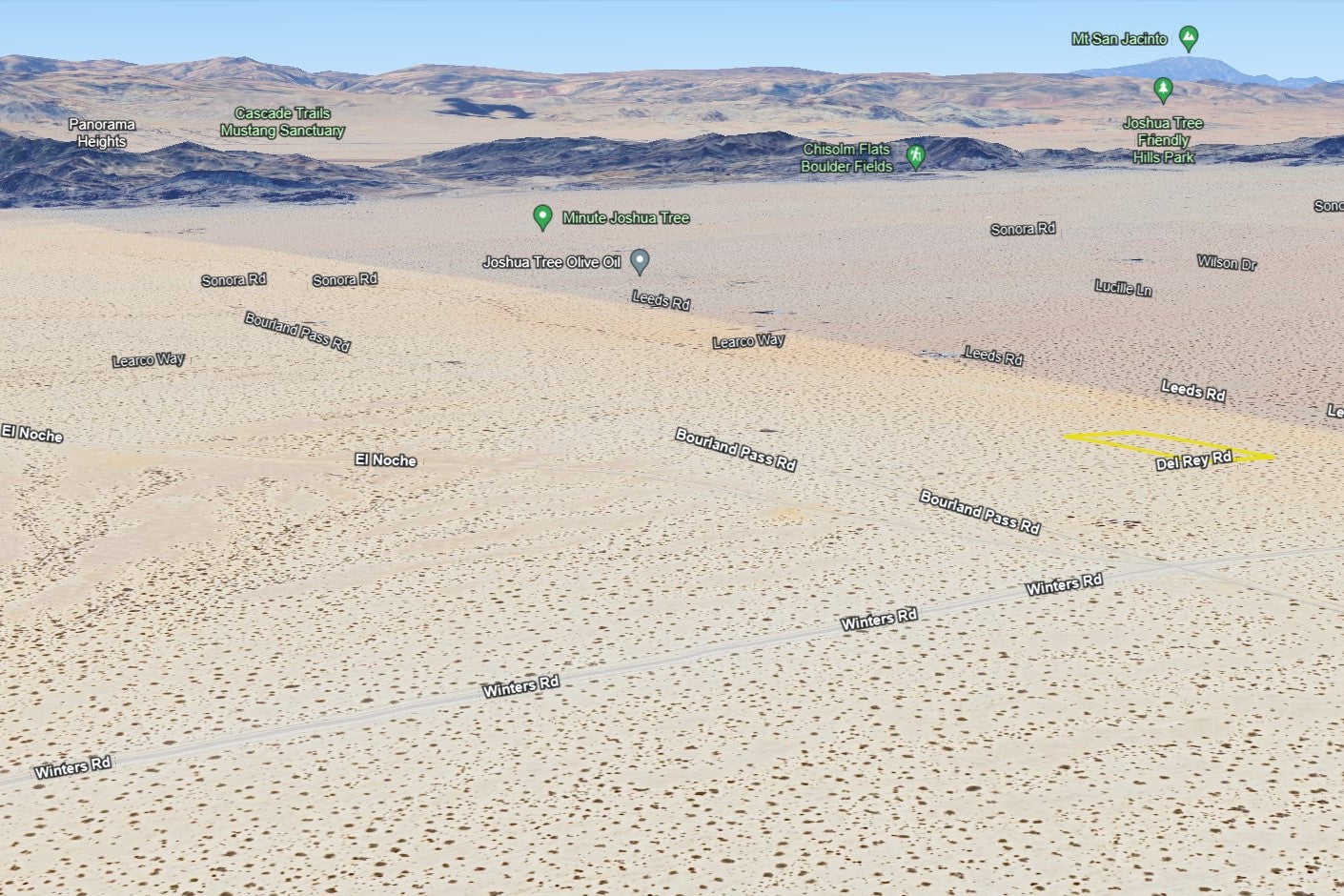Select the Mt San Jacinto peak marker

point(1188,38)
